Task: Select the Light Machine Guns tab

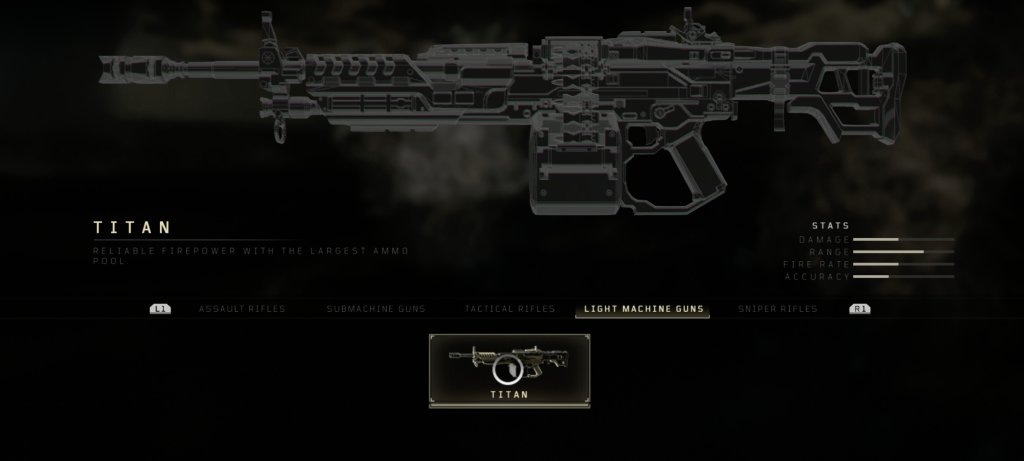Action: coord(643,309)
